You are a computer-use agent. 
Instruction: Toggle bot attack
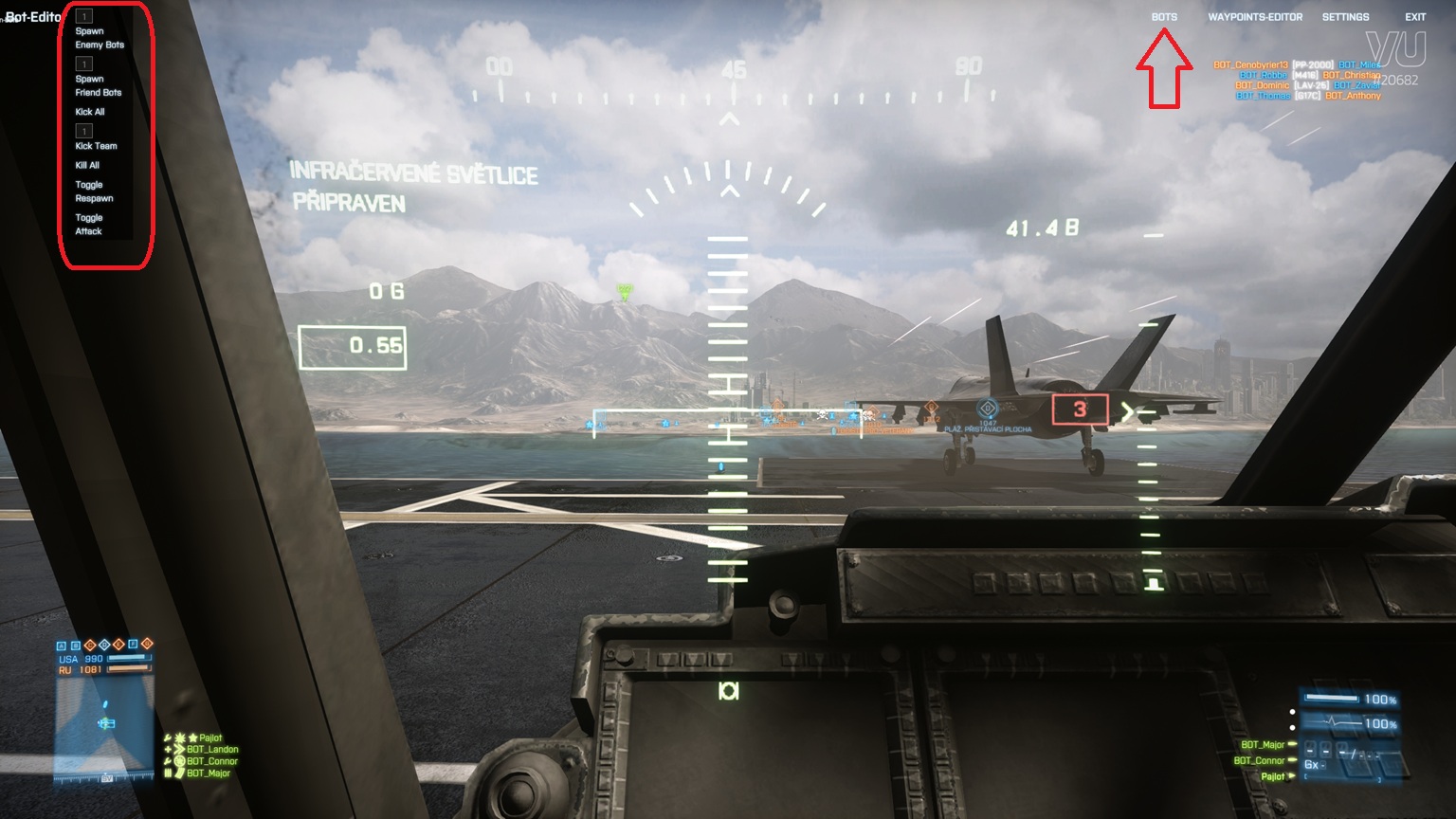[89, 225]
